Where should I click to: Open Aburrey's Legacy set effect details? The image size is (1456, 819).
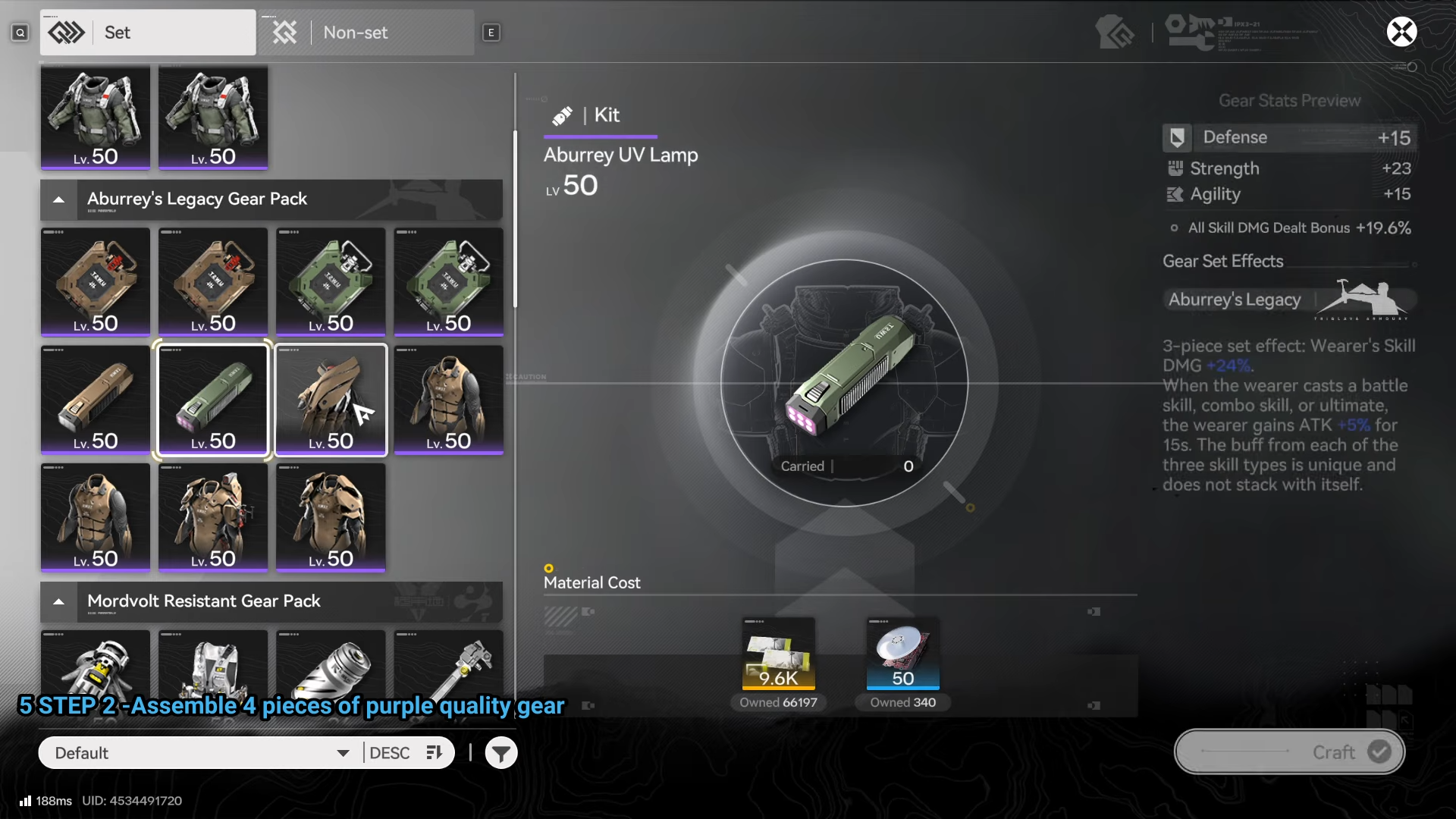(x=1288, y=300)
